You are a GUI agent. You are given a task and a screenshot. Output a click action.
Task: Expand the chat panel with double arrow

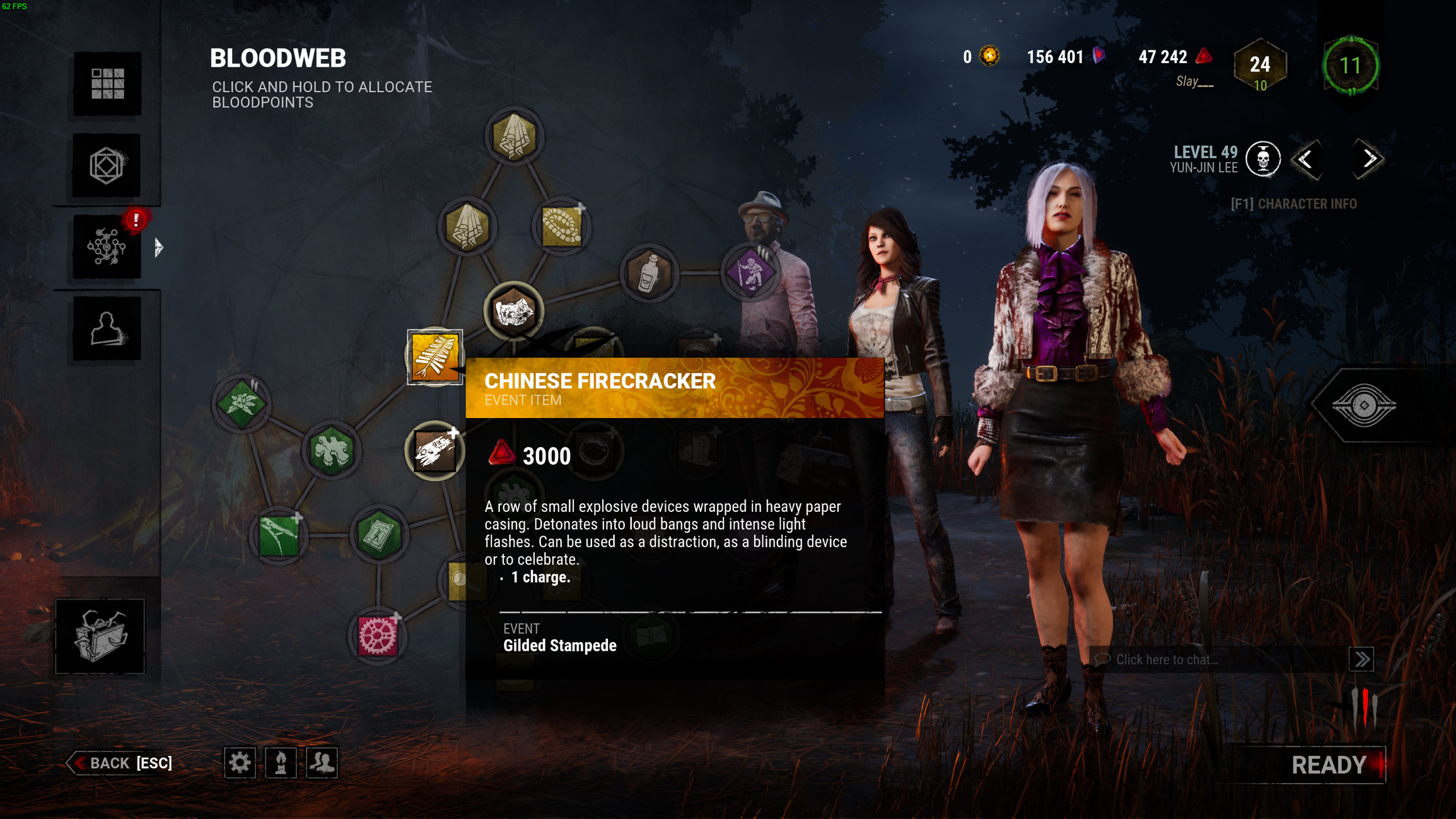pyautogui.click(x=1361, y=659)
